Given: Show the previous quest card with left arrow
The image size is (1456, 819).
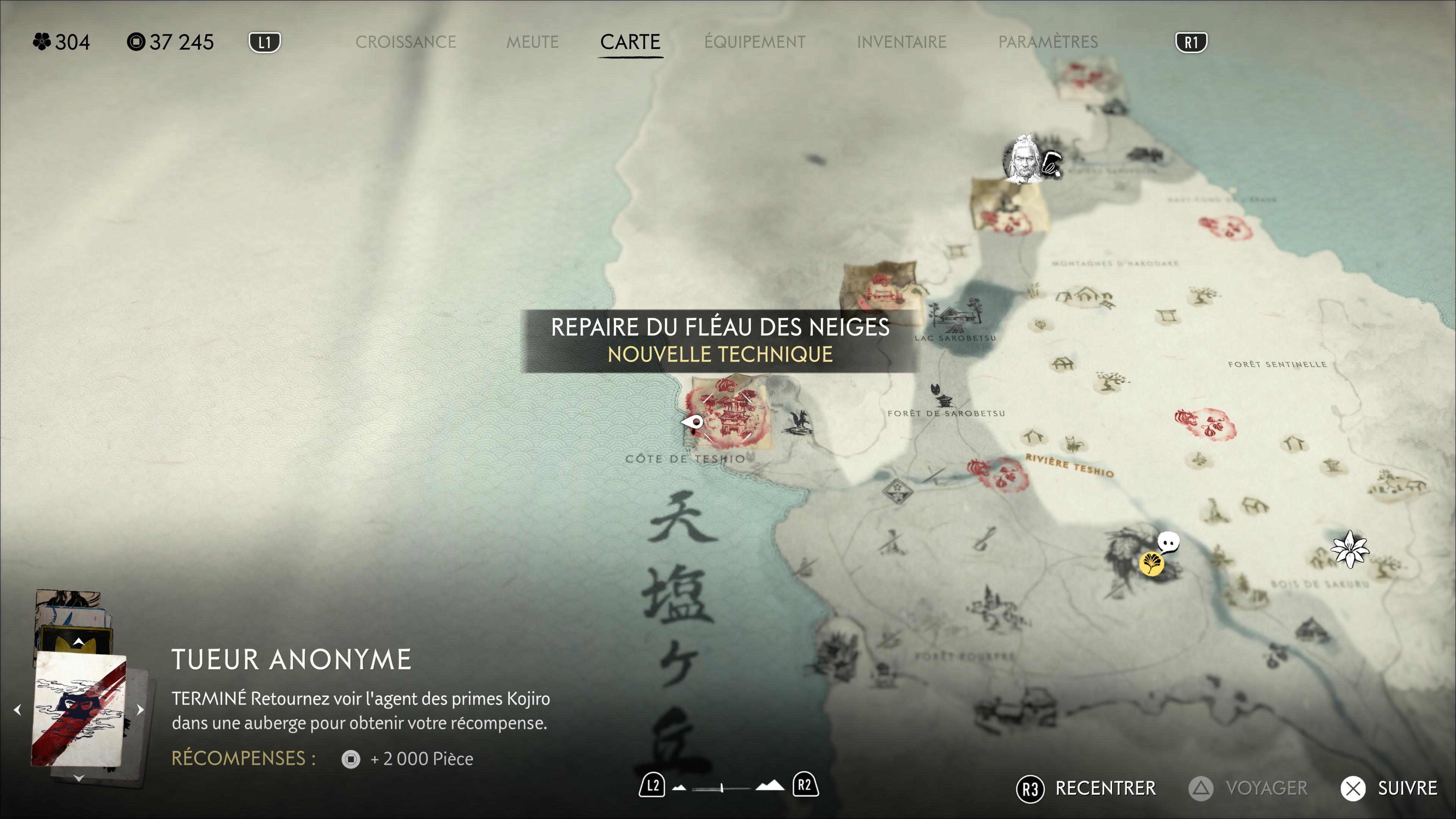Looking at the screenshot, I should (x=17, y=709).
